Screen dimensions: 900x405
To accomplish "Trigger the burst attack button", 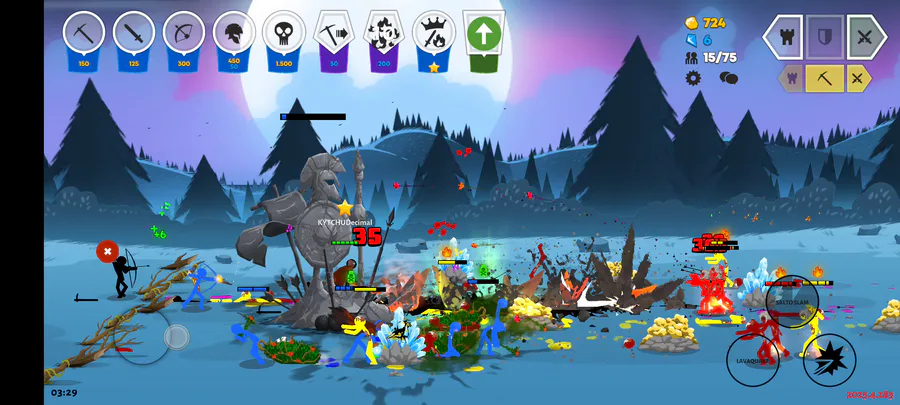I will click(x=829, y=359).
